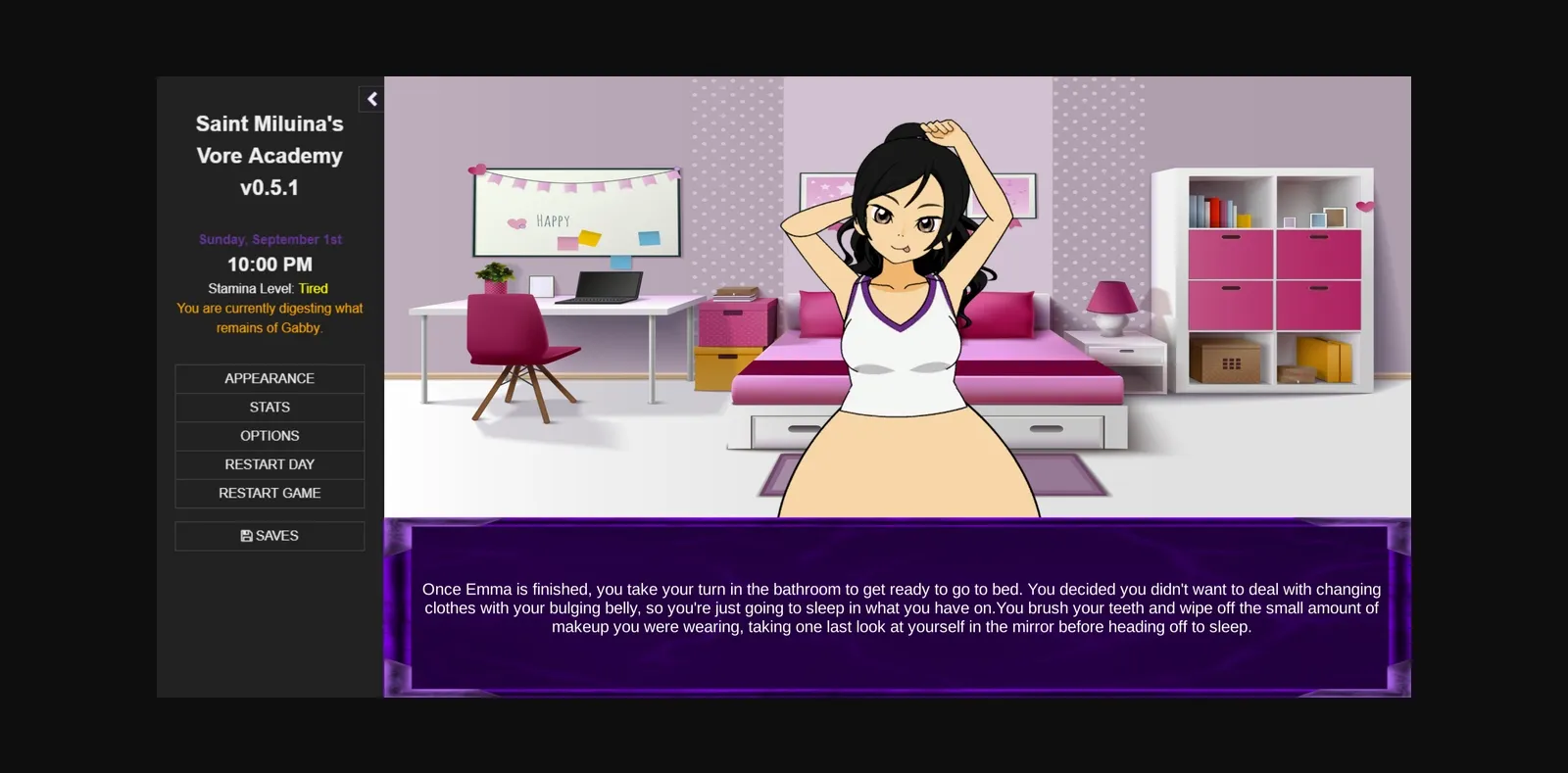Click the dialogue box to advance the story
The height and width of the screenshot is (773, 1568).
pos(897,607)
